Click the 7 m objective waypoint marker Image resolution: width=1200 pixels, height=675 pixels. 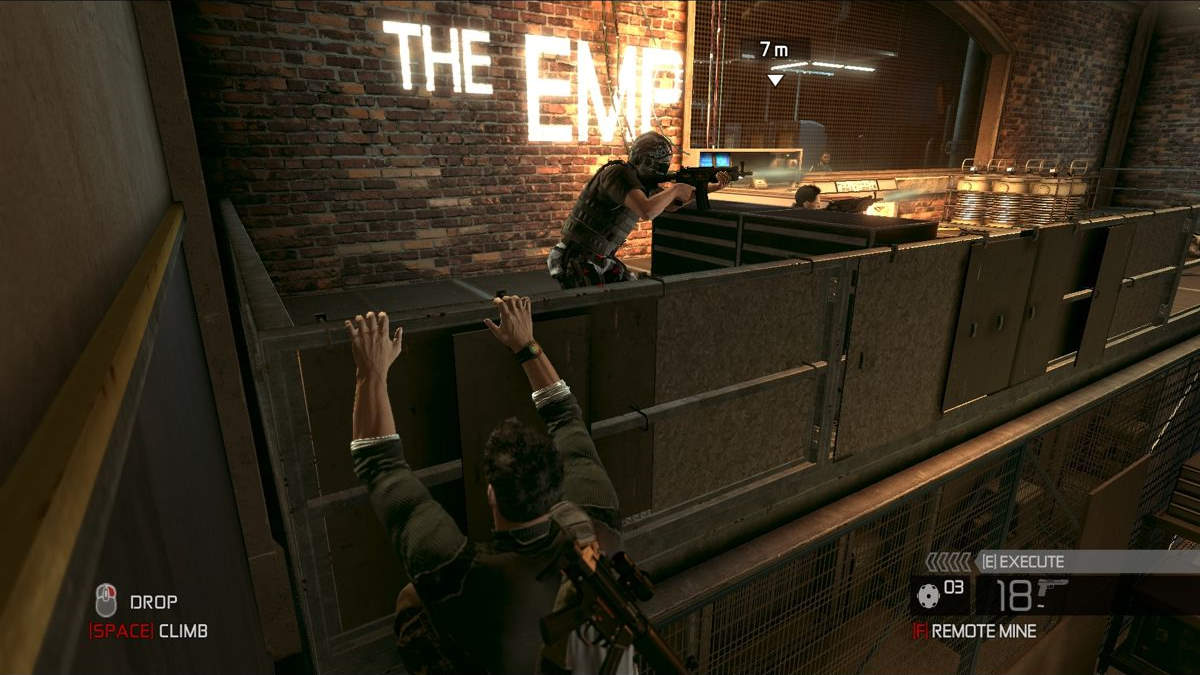(775, 79)
